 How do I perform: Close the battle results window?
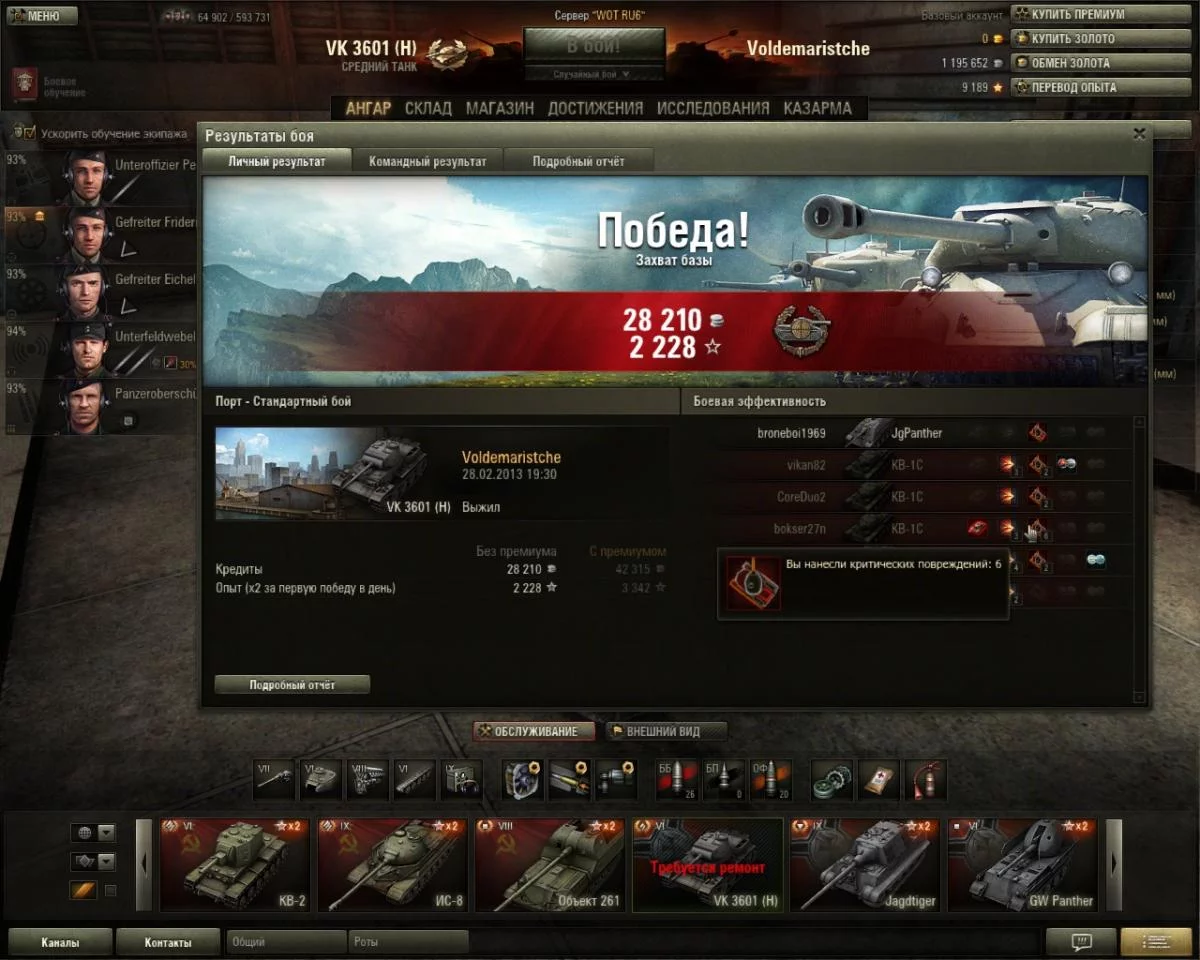tap(1139, 134)
